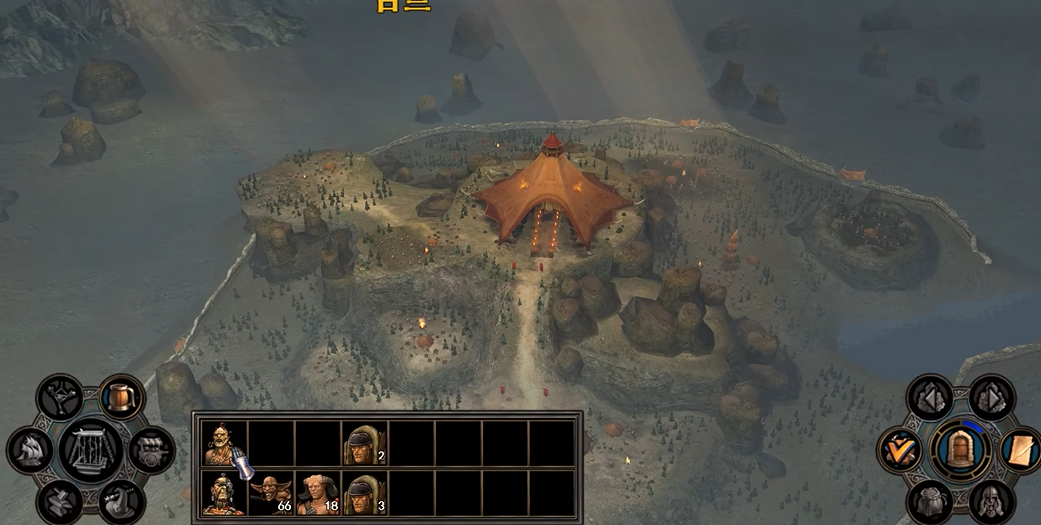Image resolution: width=1041 pixels, height=525 pixels.
Task: Leave town through the central door button
Action: pos(960,449)
